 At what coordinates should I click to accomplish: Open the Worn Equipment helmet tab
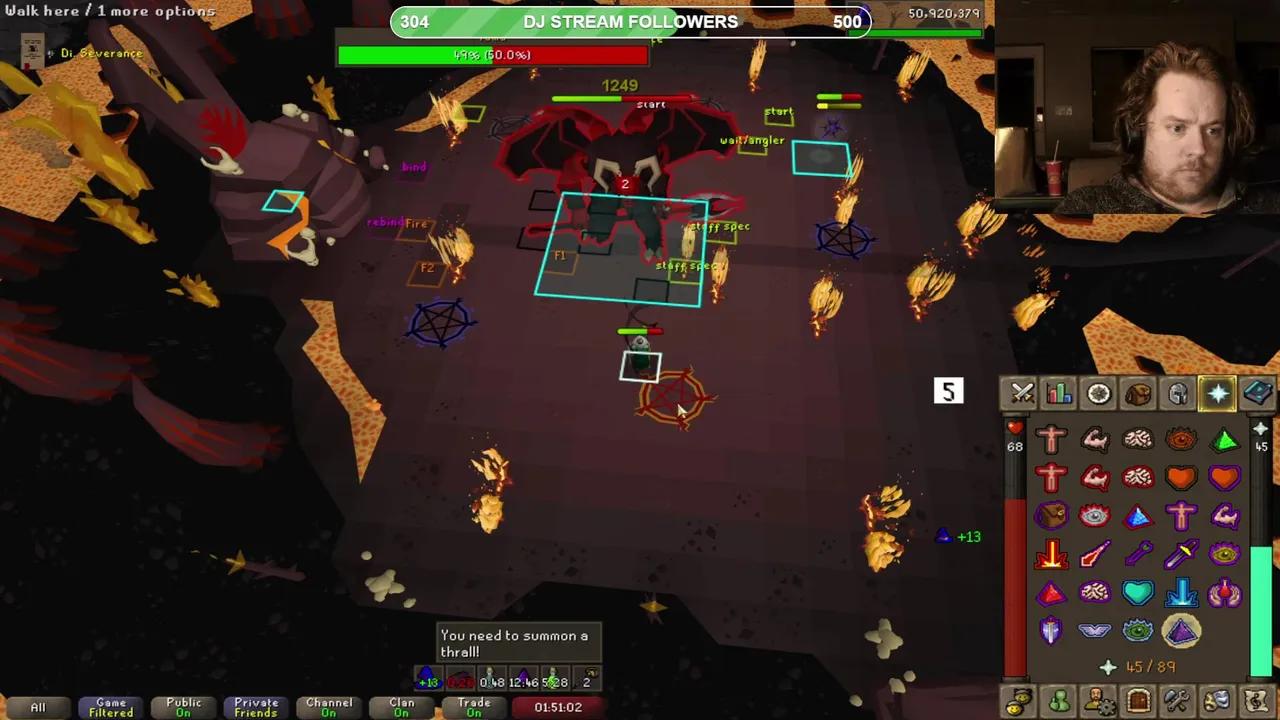[1178, 393]
